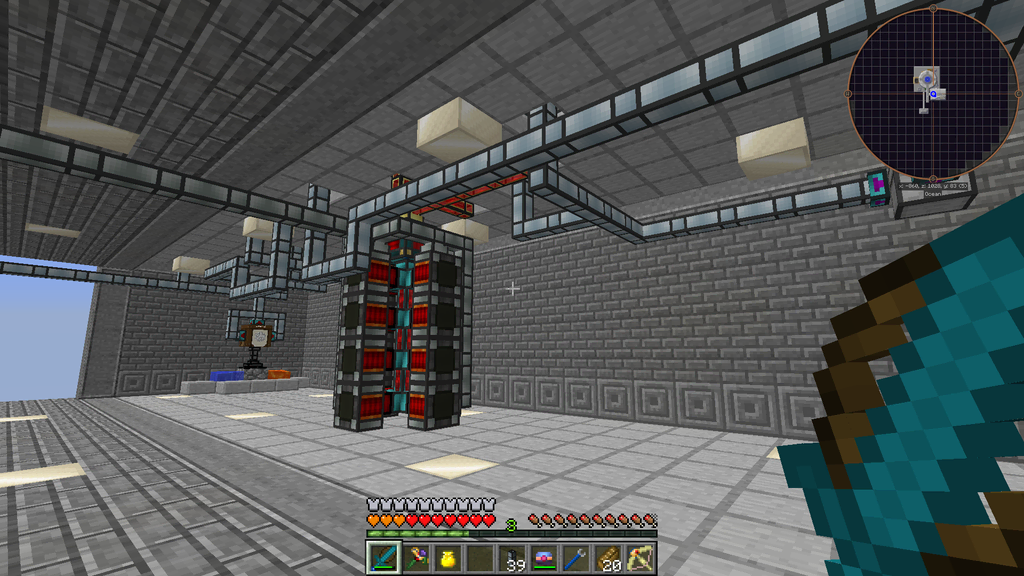Equip the blue wrench from the hotbar
The height and width of the screenshot is (576, 1024).
[577, 558]
